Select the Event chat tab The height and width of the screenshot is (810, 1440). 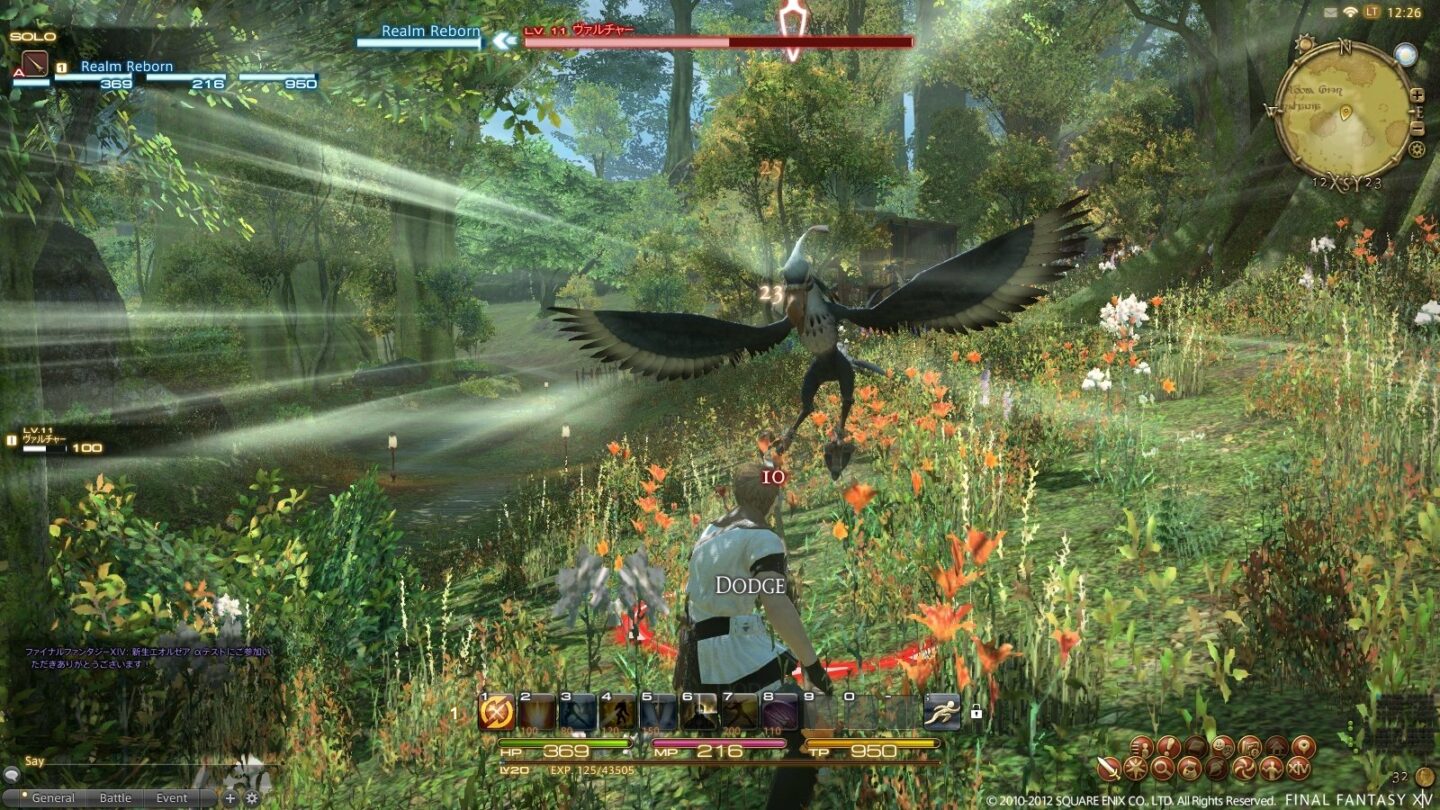[172, 797]
